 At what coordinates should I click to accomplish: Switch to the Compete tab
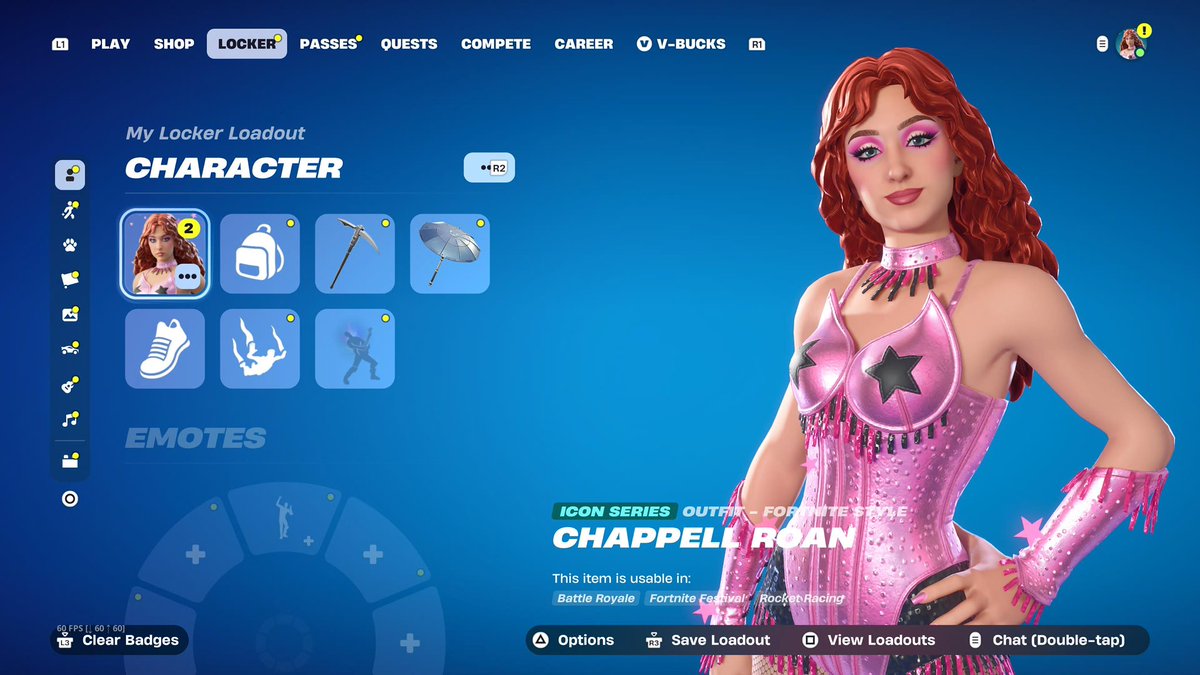[x=496, y=44]
